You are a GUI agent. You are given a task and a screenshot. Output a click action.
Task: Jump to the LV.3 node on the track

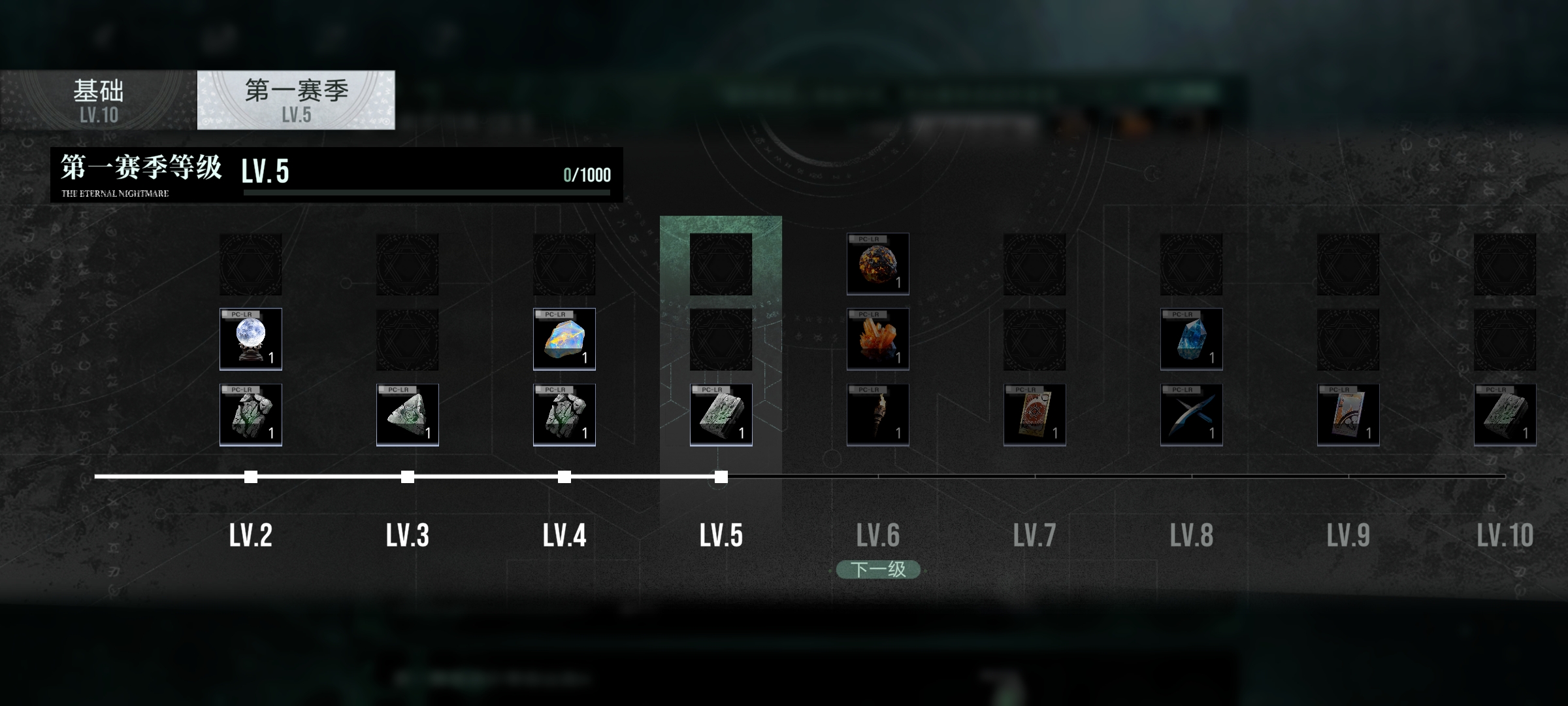[x=408, y=477]
